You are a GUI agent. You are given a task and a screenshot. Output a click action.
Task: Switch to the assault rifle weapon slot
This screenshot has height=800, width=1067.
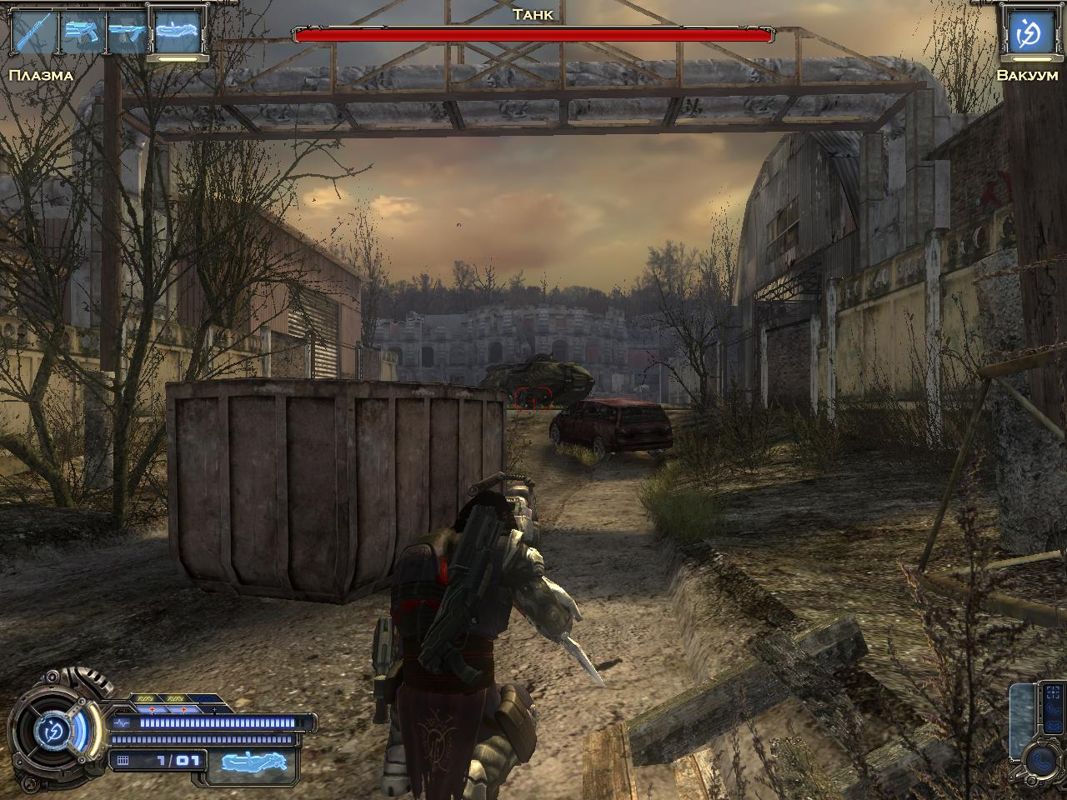(x=80, y=32)
